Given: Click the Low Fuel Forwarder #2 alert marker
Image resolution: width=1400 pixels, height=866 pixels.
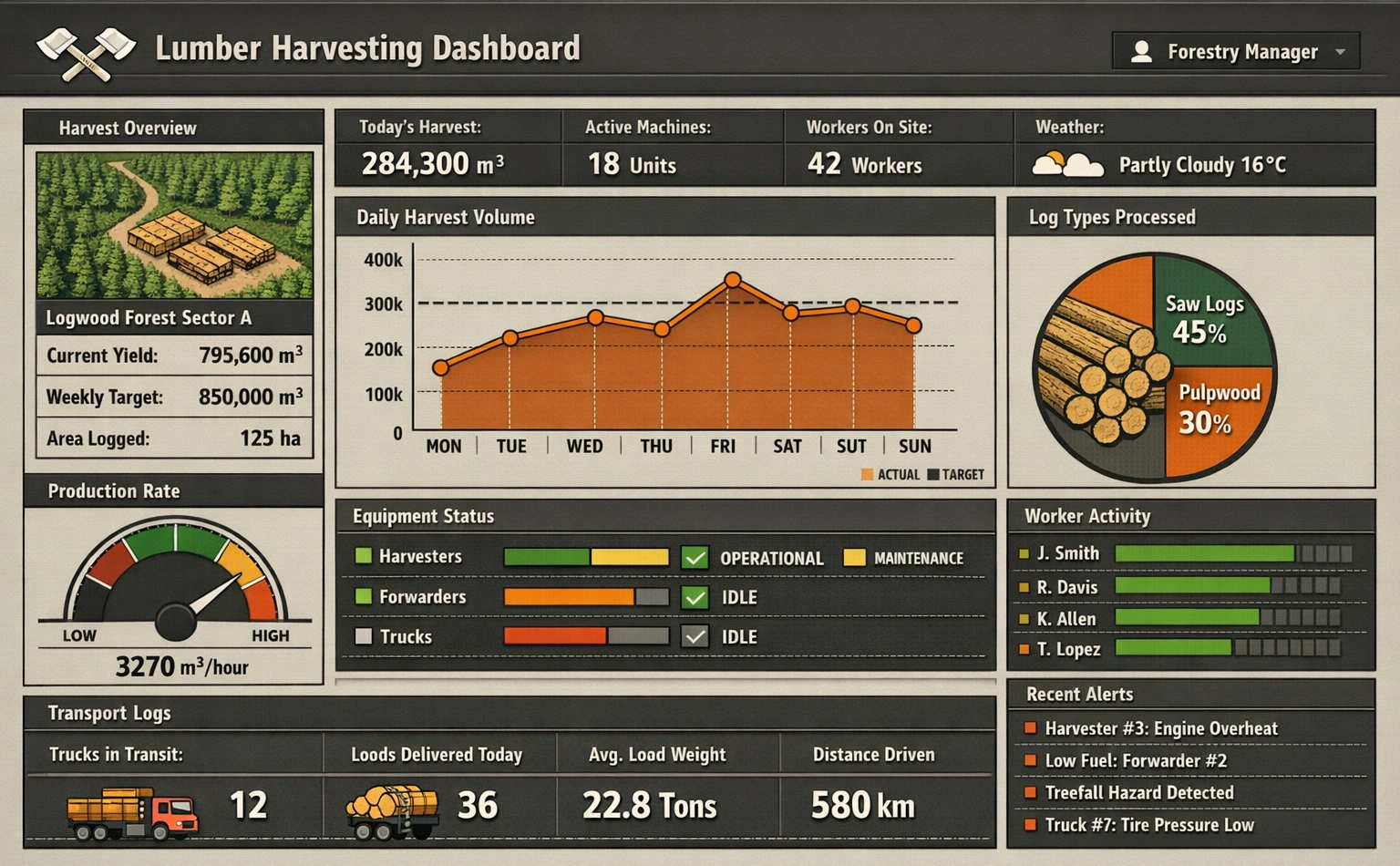Looking at the screenshot, I should coord(1031,760).
